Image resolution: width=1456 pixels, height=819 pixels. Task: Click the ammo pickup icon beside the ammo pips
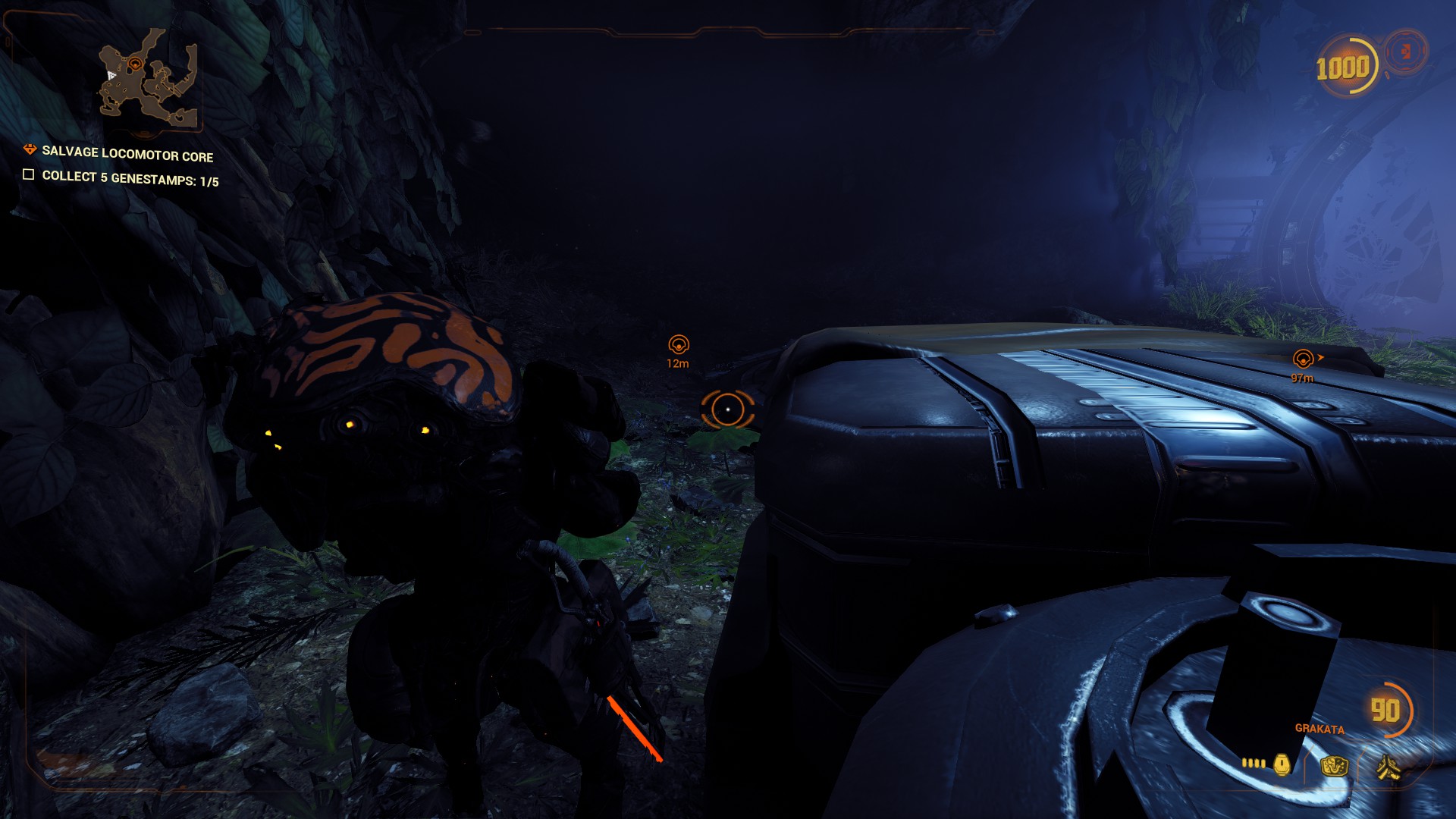1282,764
